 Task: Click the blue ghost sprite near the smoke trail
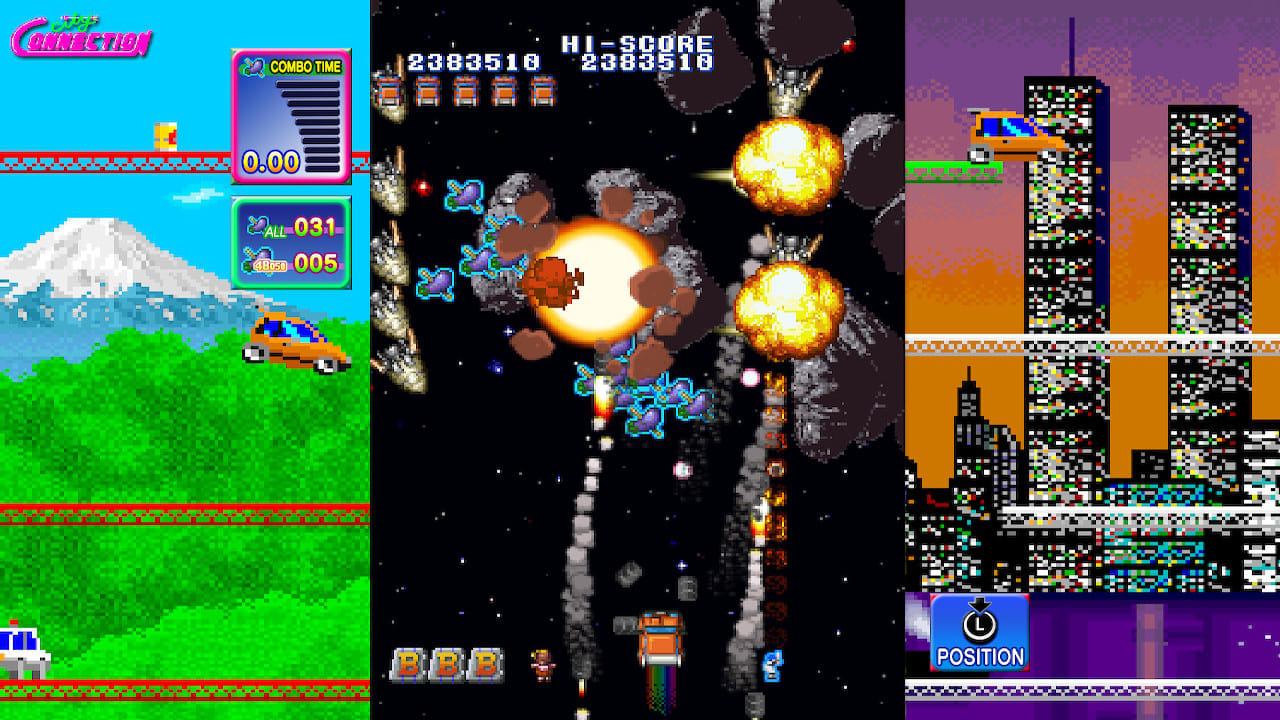pos(772,667)
